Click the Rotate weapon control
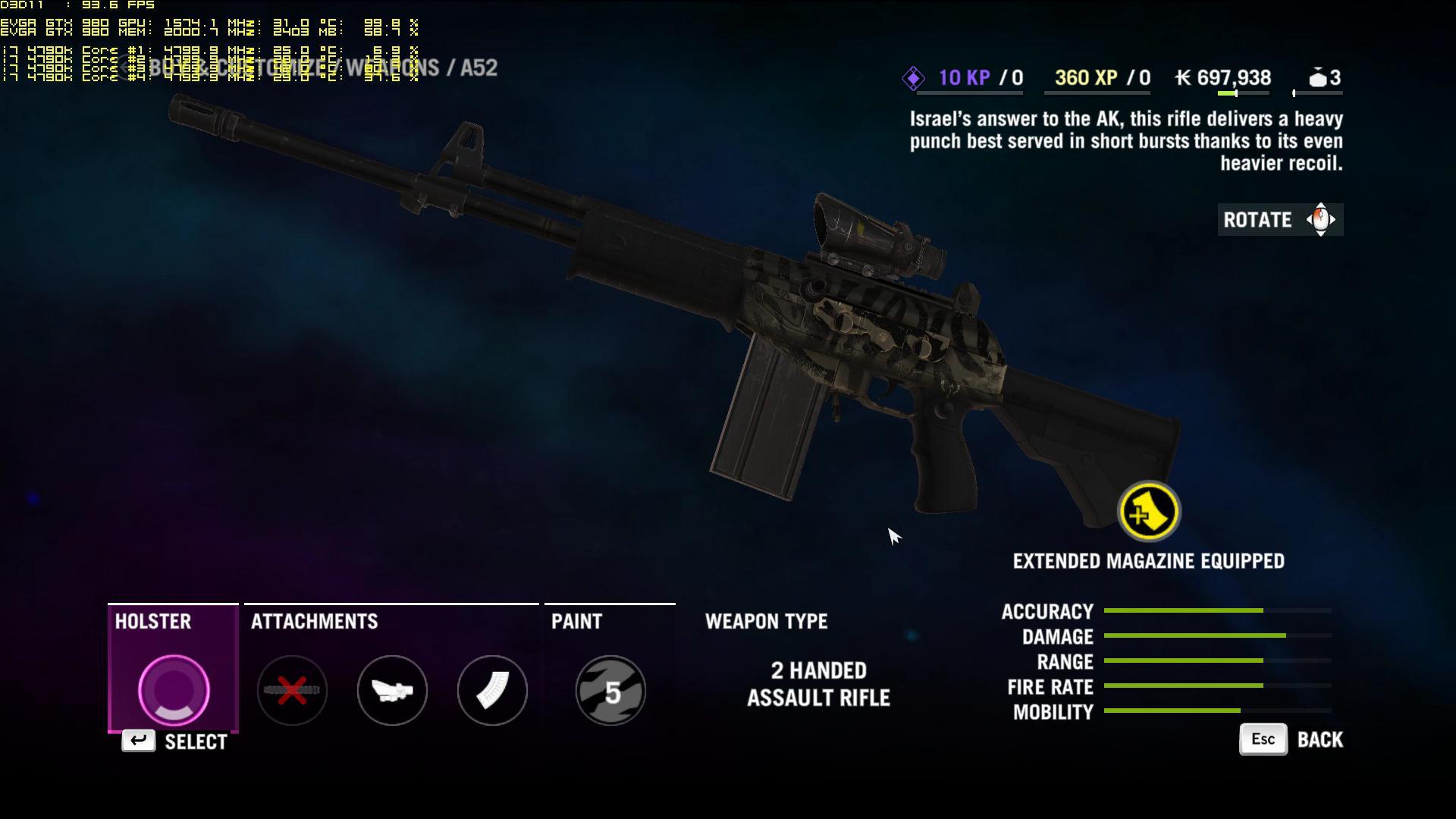Screen dimensions: 1456x819 coord(1280,220)
